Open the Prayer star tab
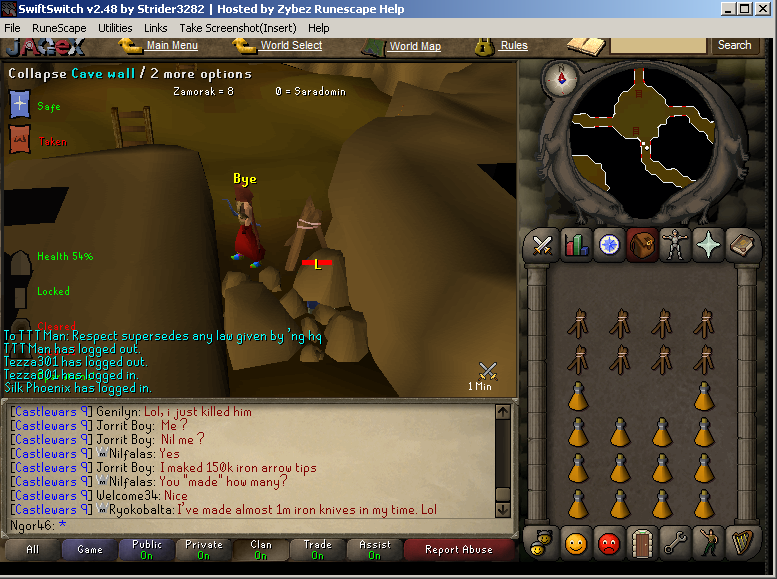The image size is (777, 579). pos(708,244)
